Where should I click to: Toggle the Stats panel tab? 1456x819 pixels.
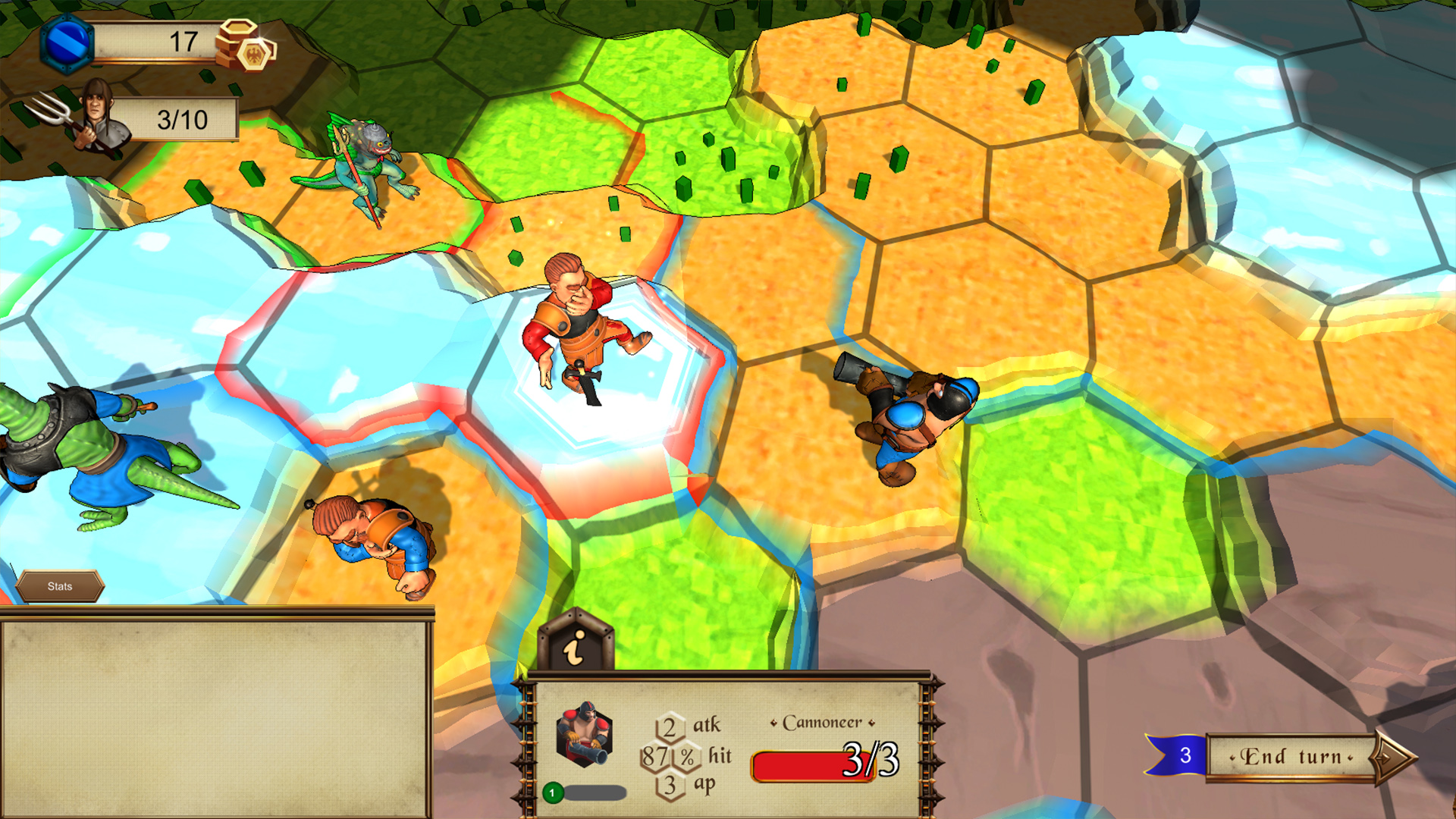(x=61, y=586)
